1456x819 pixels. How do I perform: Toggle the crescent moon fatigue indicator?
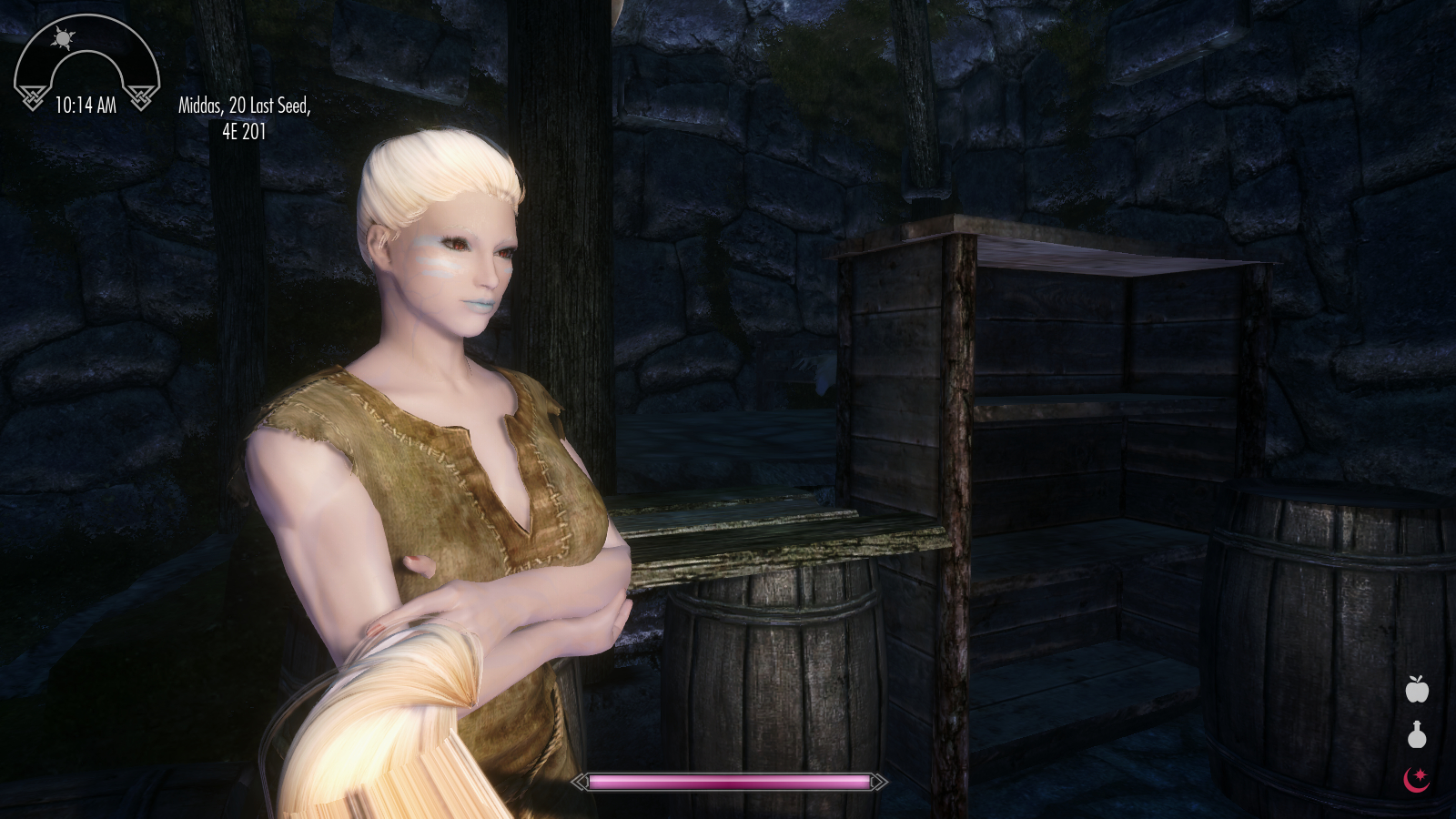point(1417,779)
